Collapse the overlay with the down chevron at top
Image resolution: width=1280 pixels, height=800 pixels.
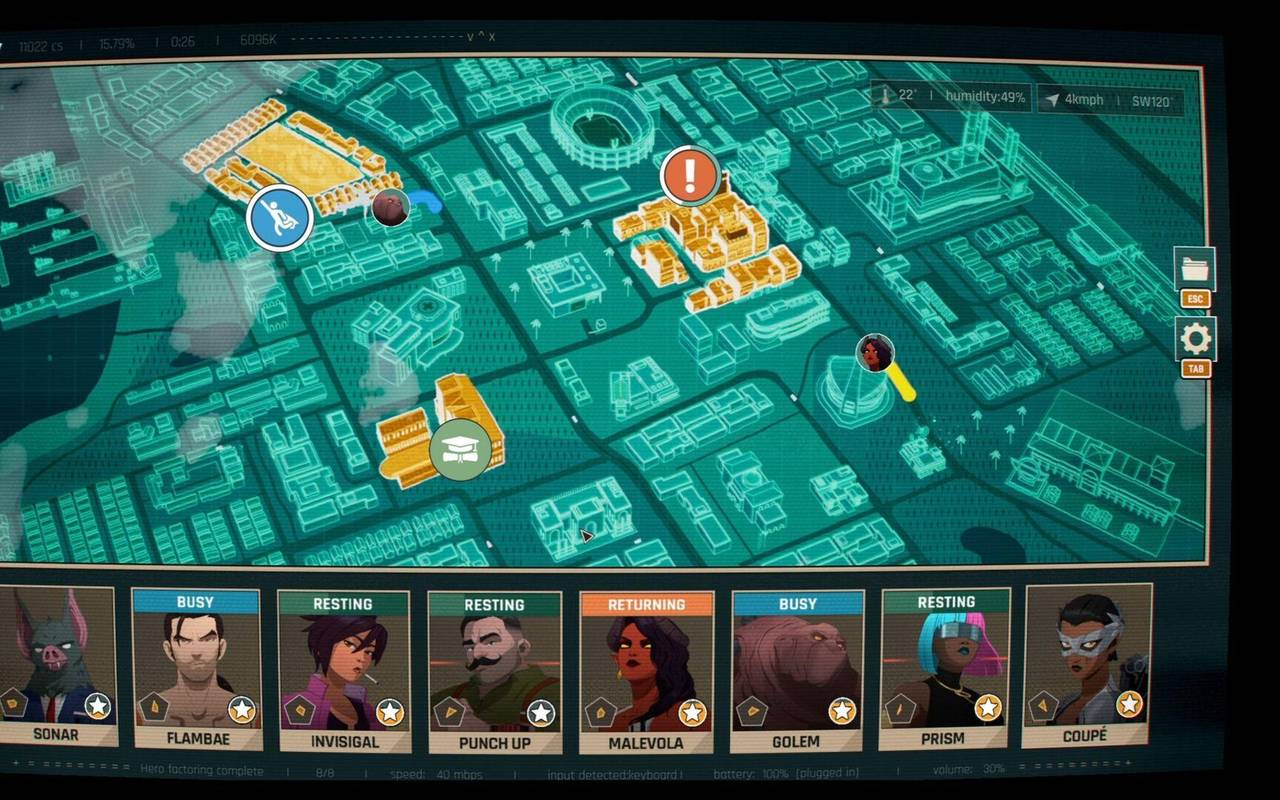(470, 36)
